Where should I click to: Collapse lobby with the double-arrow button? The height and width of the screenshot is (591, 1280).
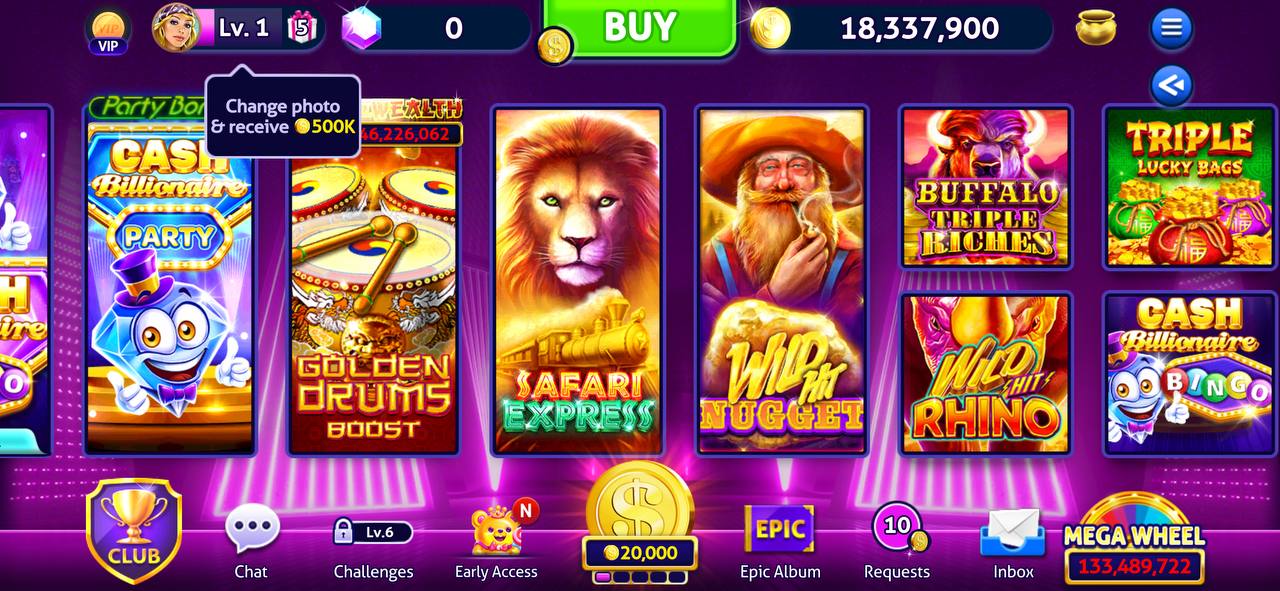[x=1171, y=86]
